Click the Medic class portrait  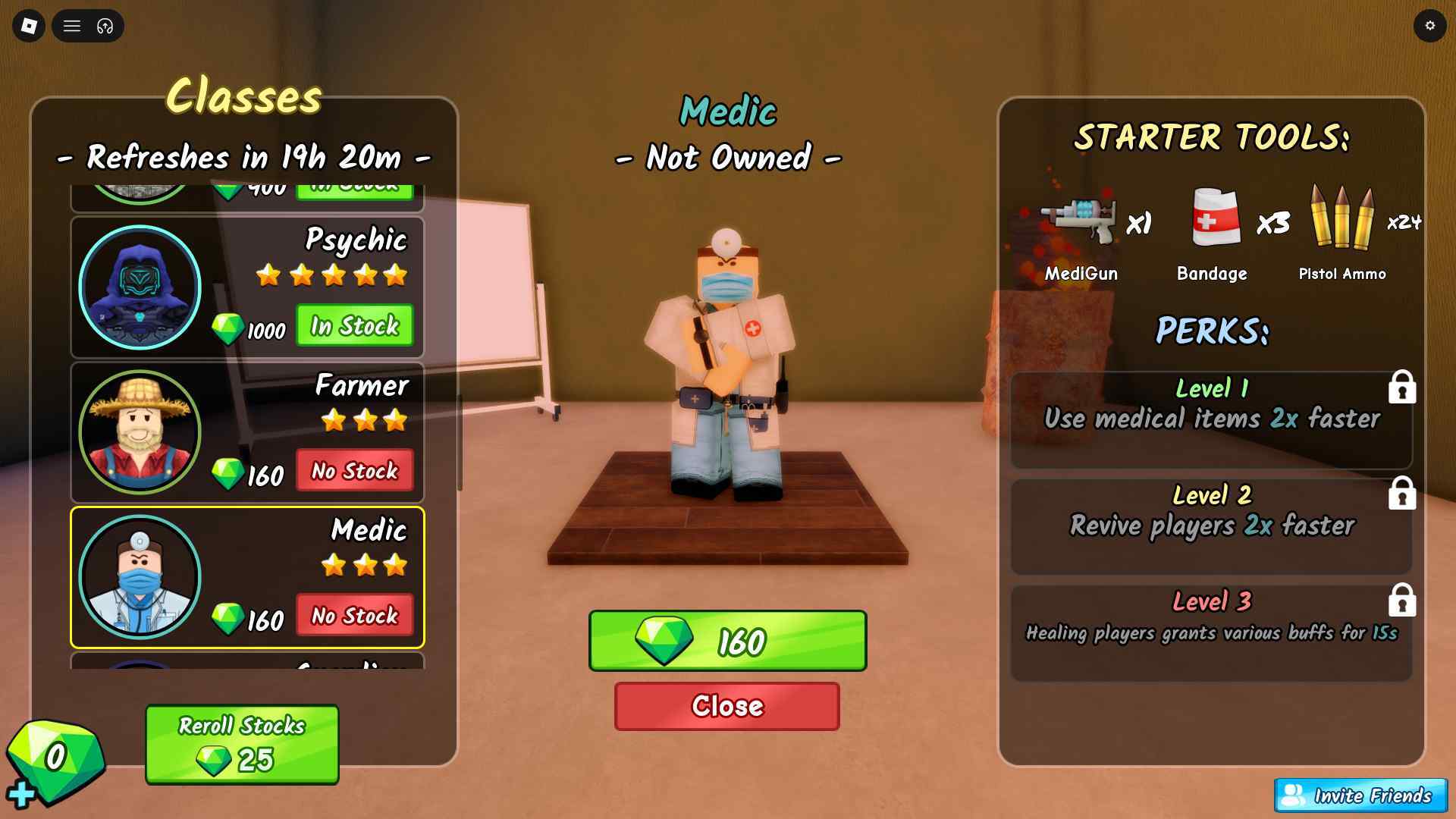140,577
